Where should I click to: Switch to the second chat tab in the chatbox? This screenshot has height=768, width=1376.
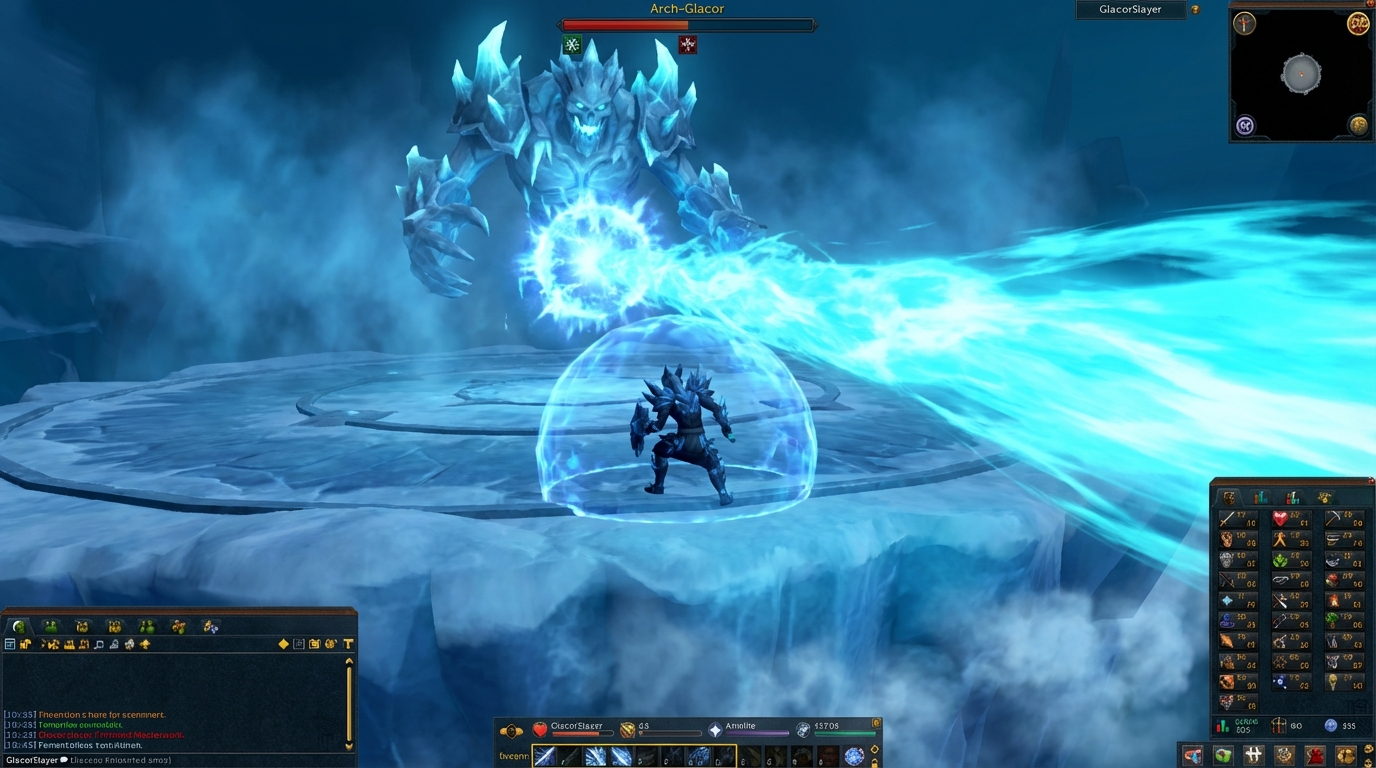48,626
